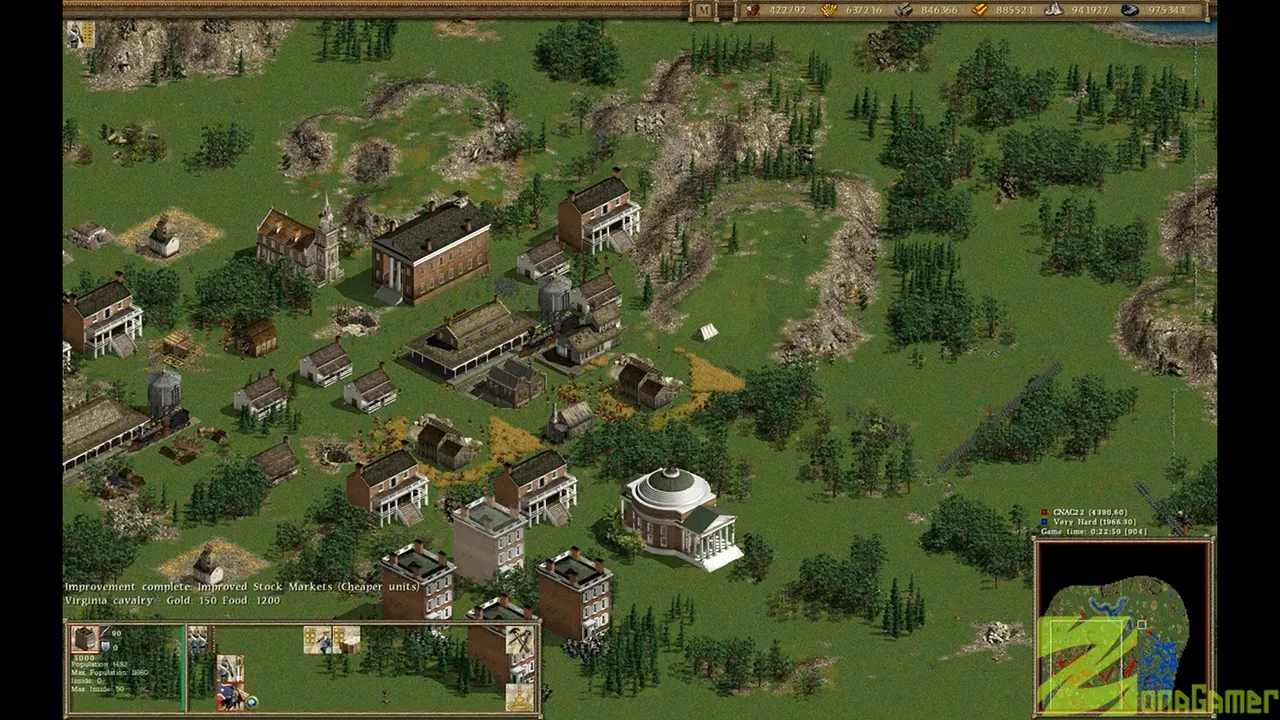Choose the infantry soldiers unit icon
Image resolution: width=1280 pixels, height=720 pixels.
199,640
